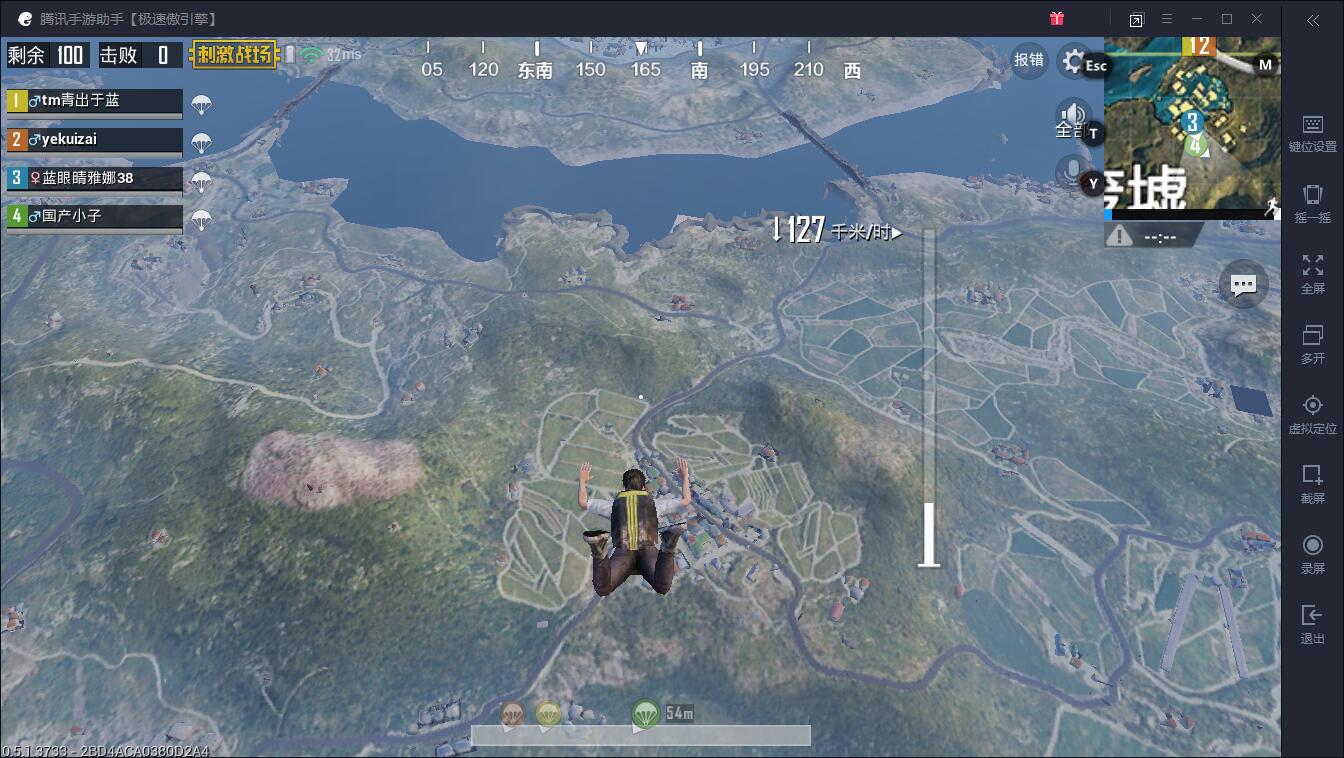Expand the minimap by clicking M
Screen dimensions: 1344x758
(x=1266, y=63)
